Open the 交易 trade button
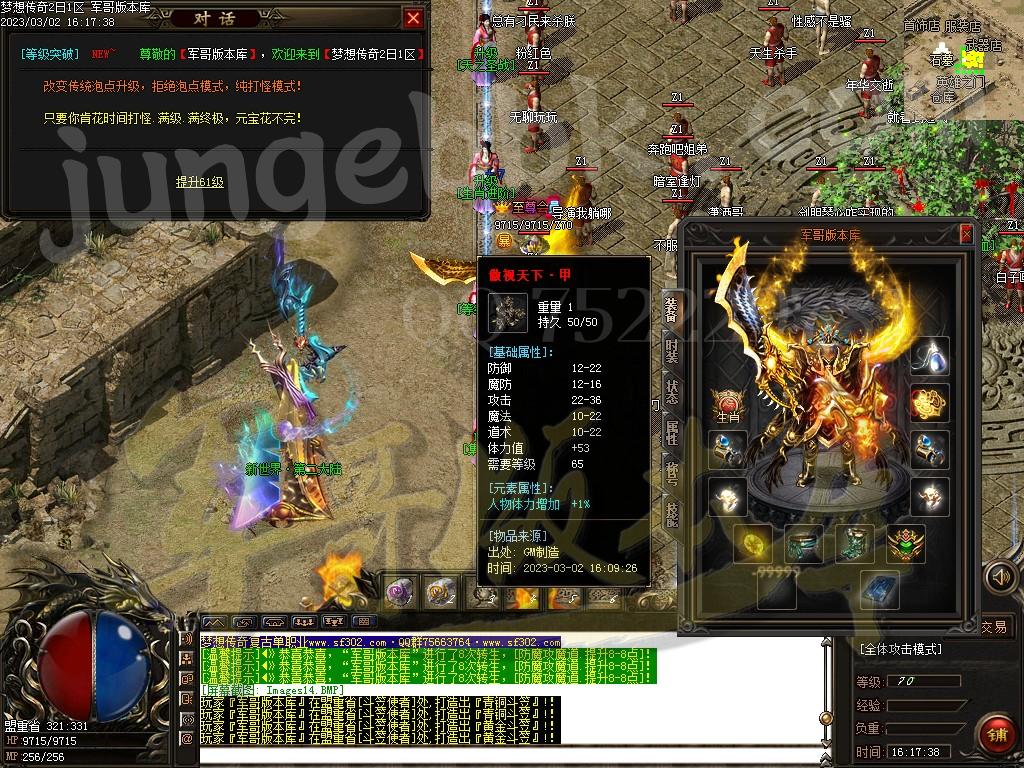This screenshot has width=1024, height=768. 994,627
